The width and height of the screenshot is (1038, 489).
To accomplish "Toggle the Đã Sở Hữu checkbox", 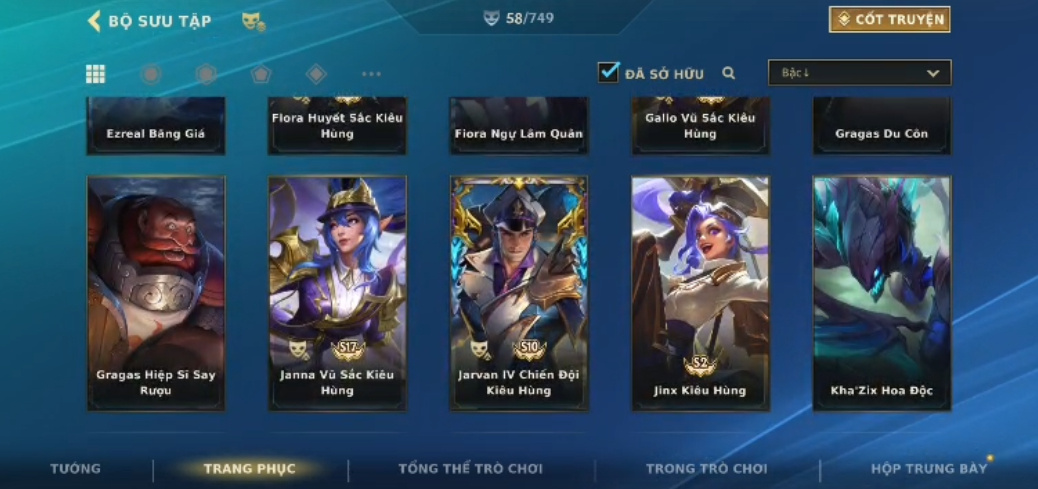I will [x=608, y=72].
